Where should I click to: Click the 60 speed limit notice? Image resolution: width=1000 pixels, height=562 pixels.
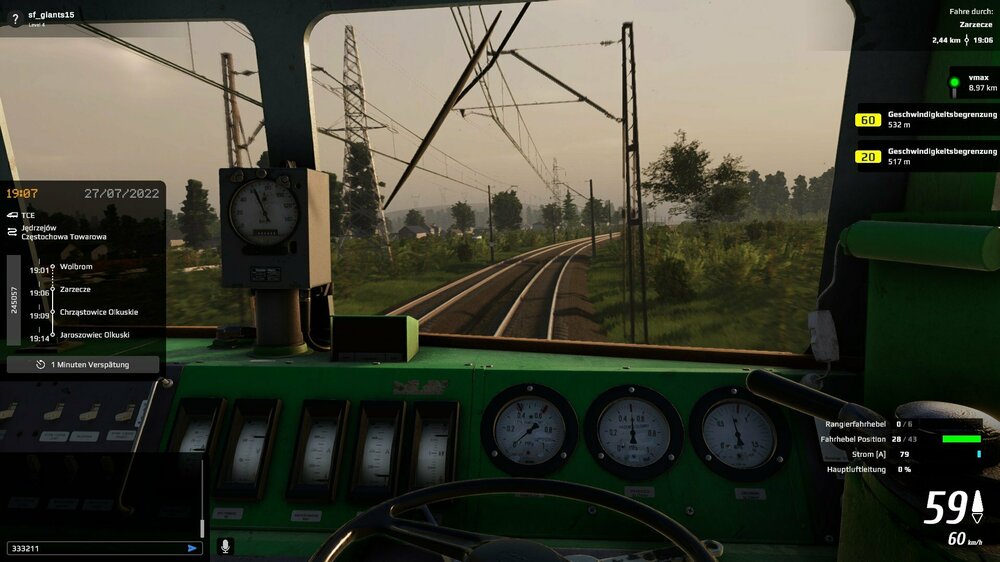pos(926,120)
